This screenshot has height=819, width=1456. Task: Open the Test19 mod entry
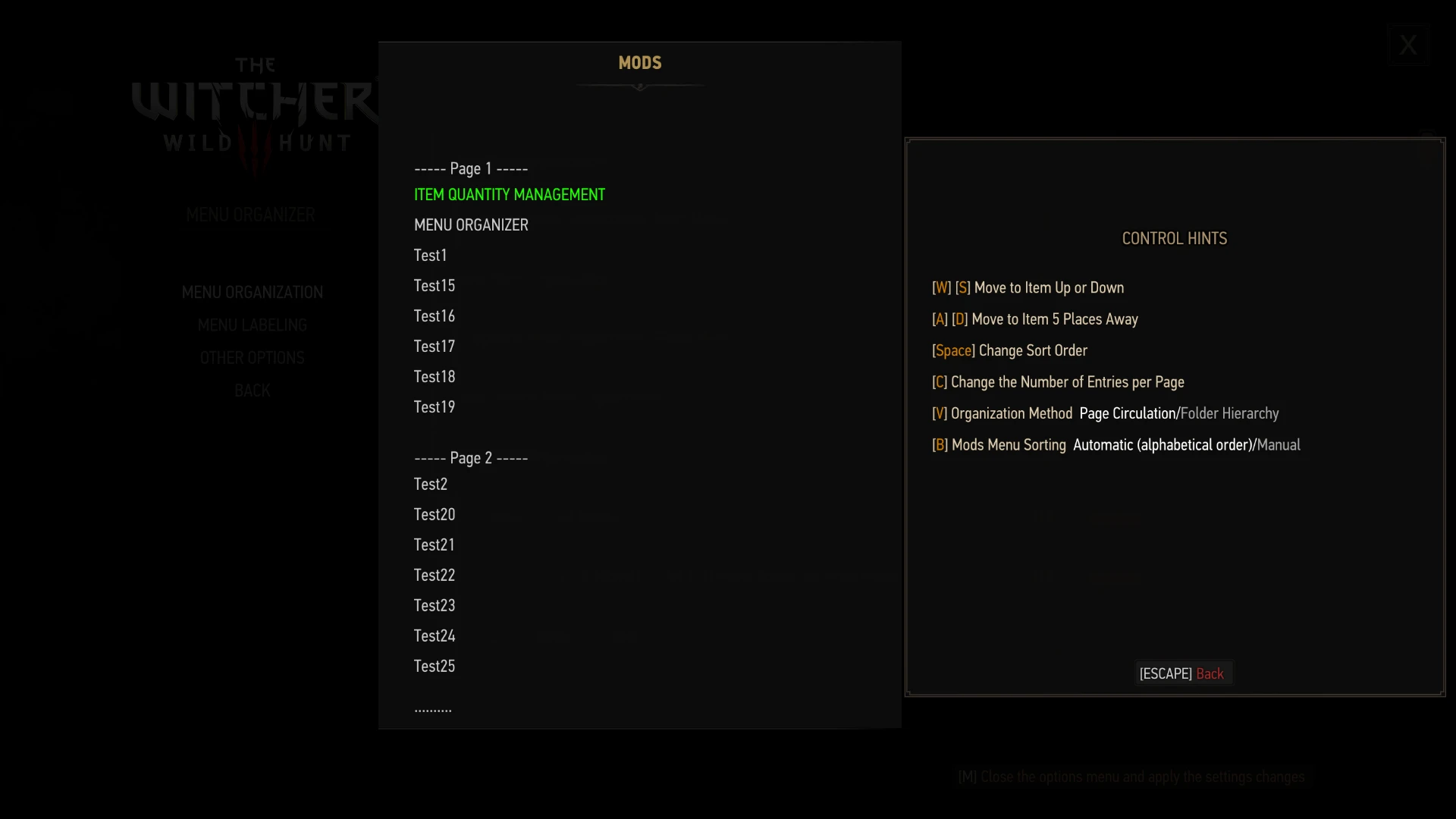coord(434,406)
